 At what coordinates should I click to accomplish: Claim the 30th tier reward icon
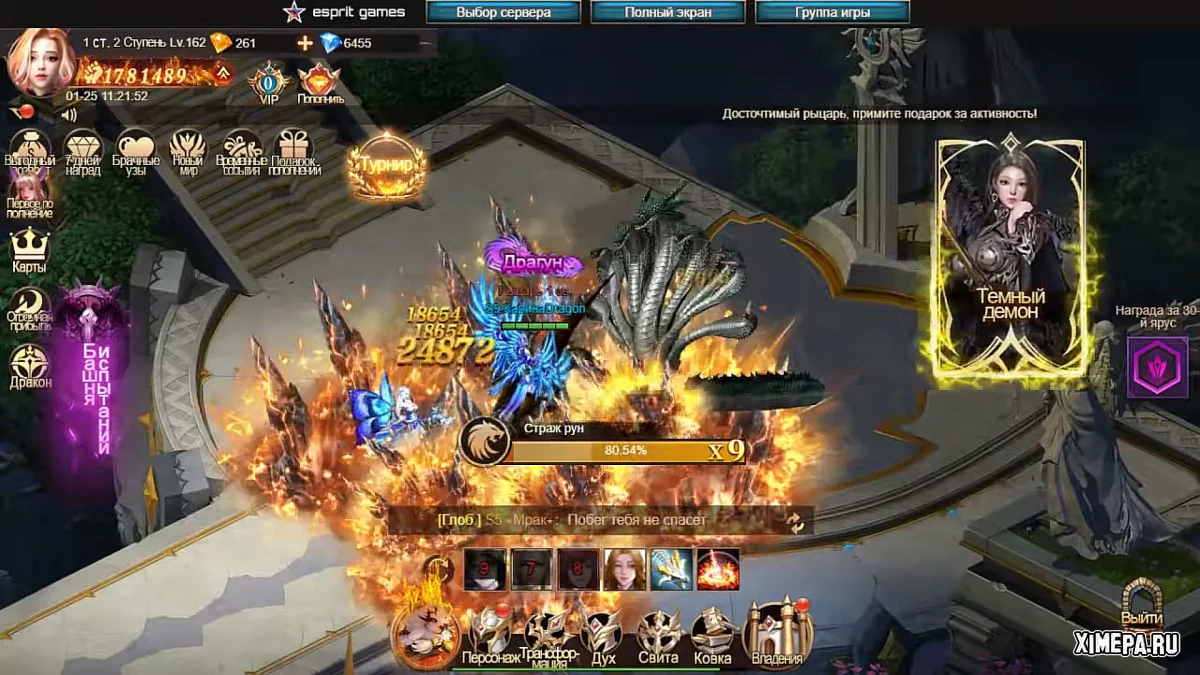(1157, 367)
